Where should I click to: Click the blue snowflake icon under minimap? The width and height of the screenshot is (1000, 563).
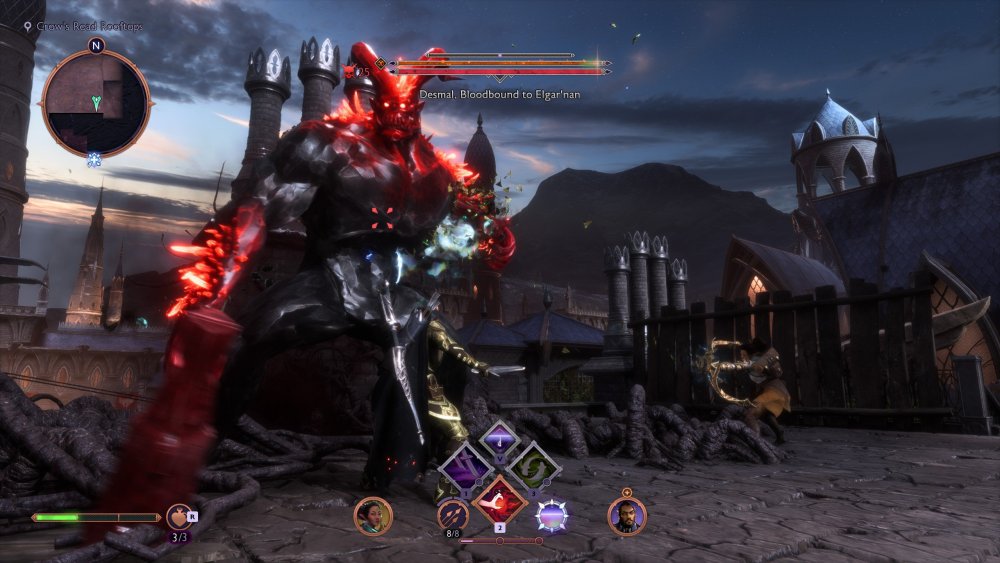click(x=95, y=160)
